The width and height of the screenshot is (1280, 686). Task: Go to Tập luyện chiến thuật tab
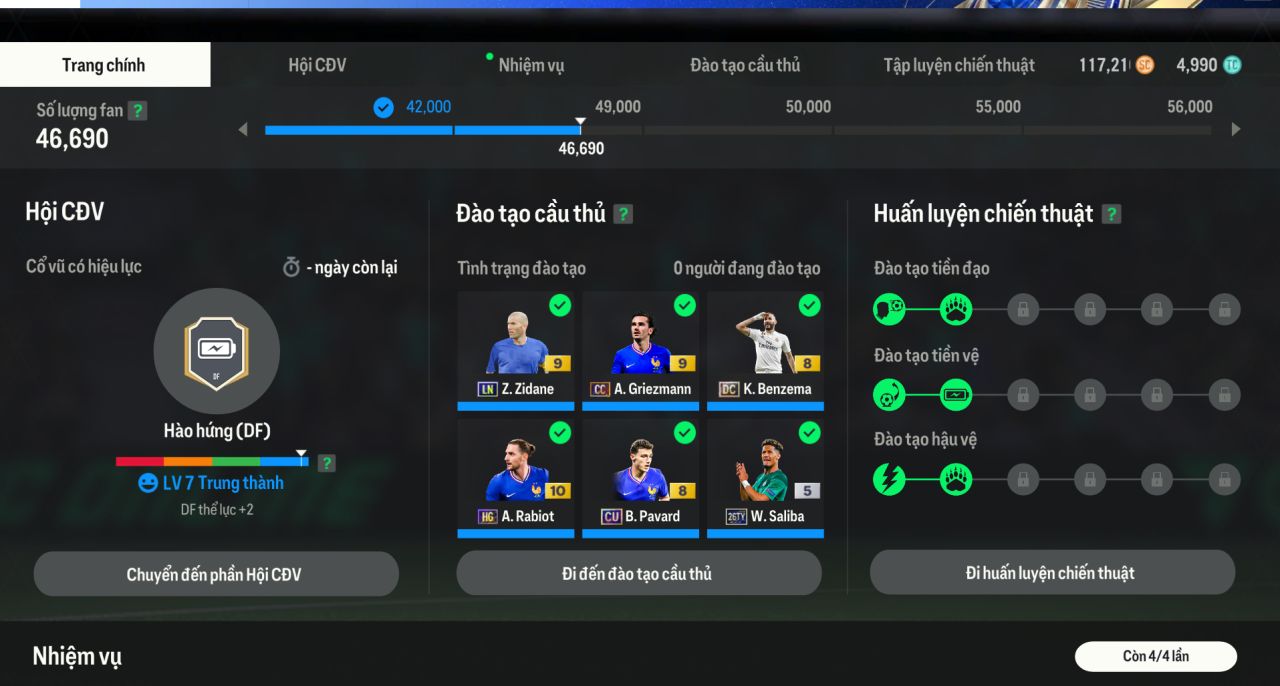958,66
